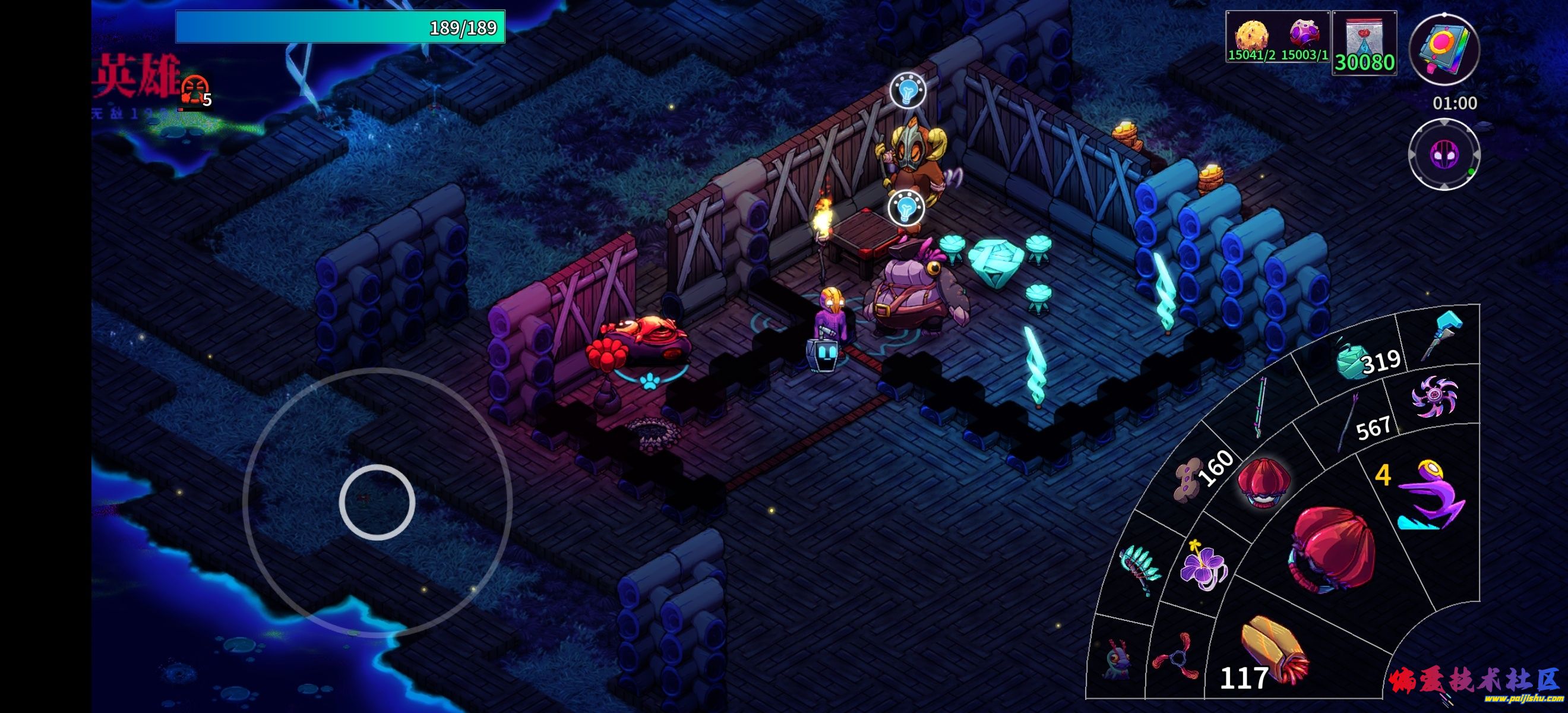Choose the purple spinning shuriken blade
This screenshot has height=713, width=1568.
[1434, 397]
